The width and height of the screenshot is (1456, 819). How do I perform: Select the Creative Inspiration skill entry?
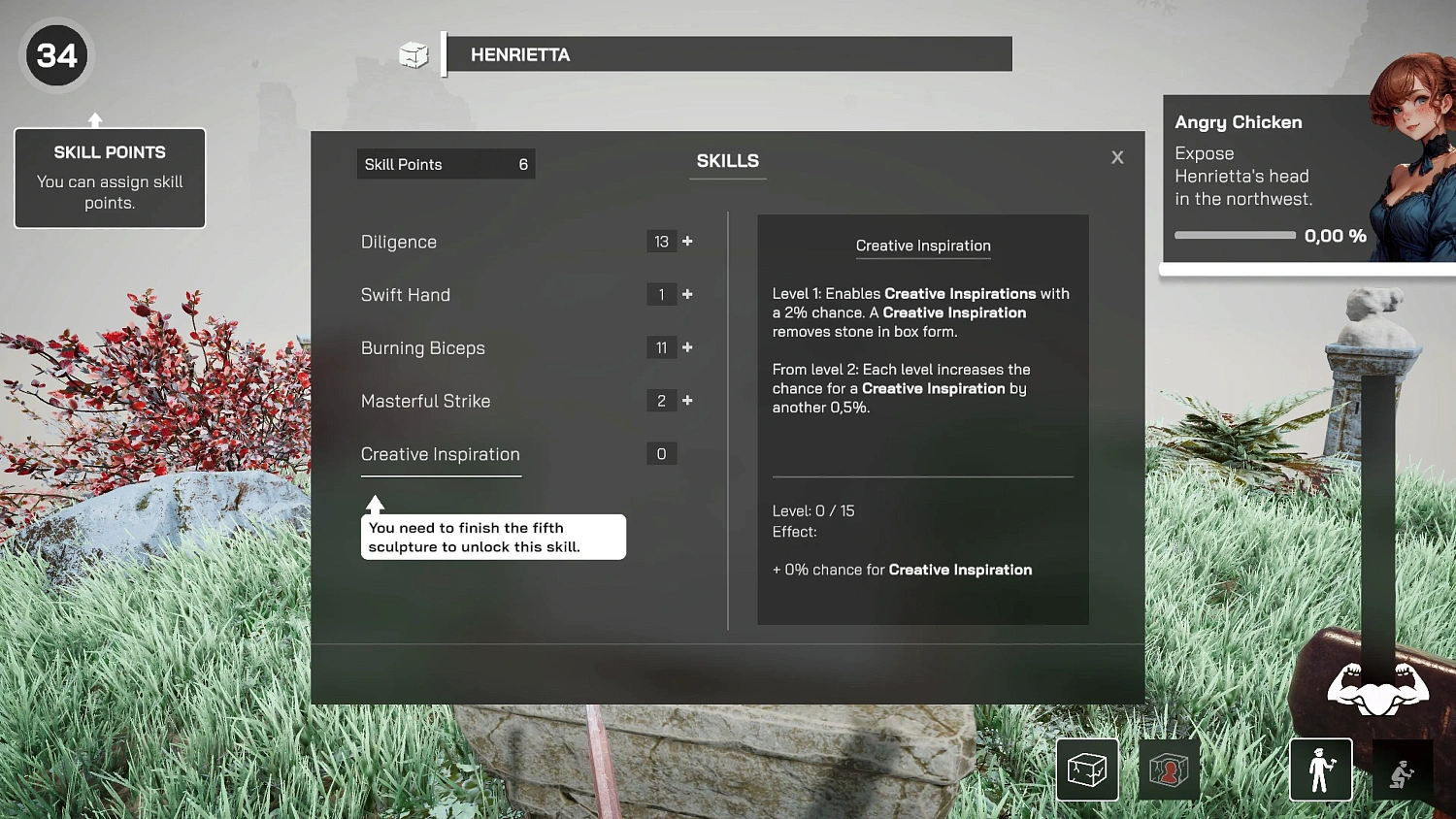[x=440, y=454]
